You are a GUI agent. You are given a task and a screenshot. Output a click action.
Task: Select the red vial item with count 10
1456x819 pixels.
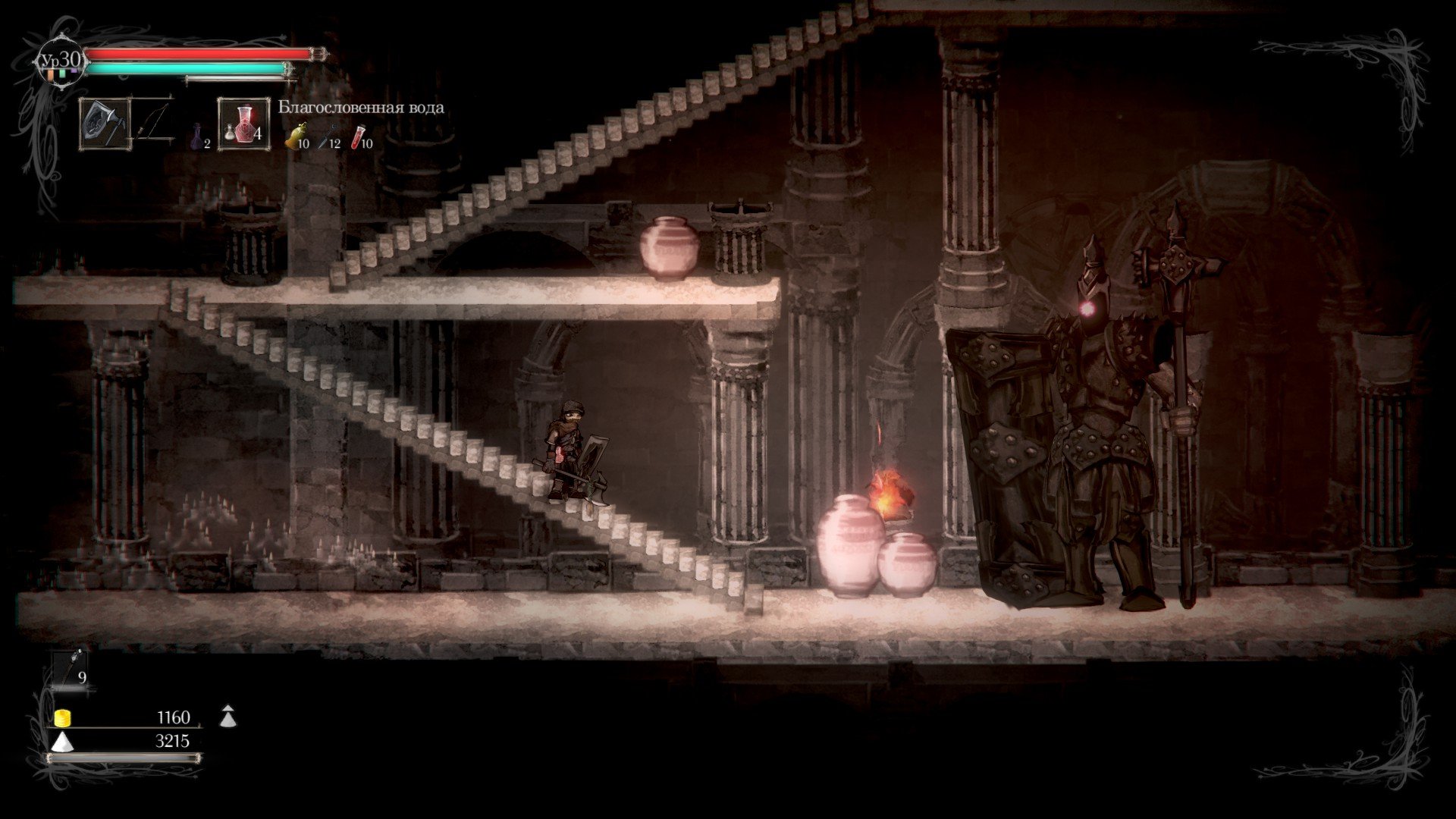[359, 137]
